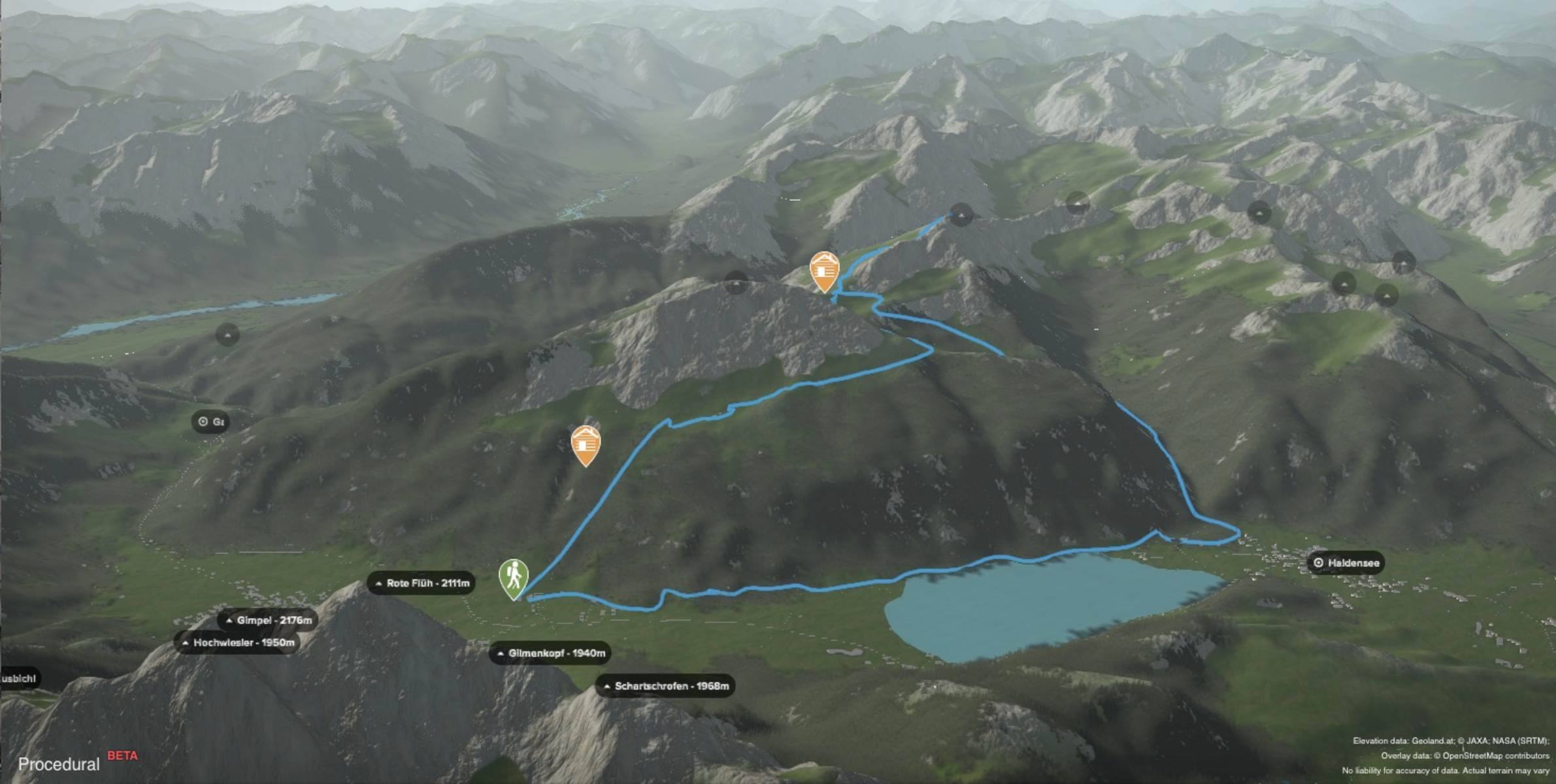Open the orange hut marker nearest the hiker marker
The image size is (1556, 784).
(x=586, y=444)
